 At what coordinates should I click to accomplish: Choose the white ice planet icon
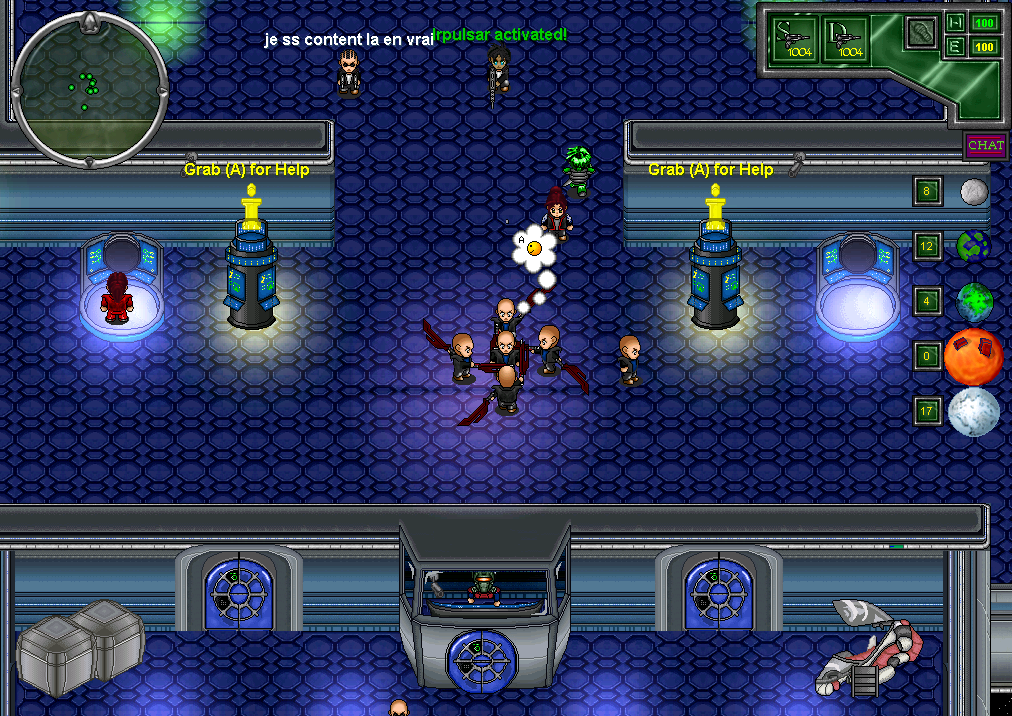[x=973, y=411]
